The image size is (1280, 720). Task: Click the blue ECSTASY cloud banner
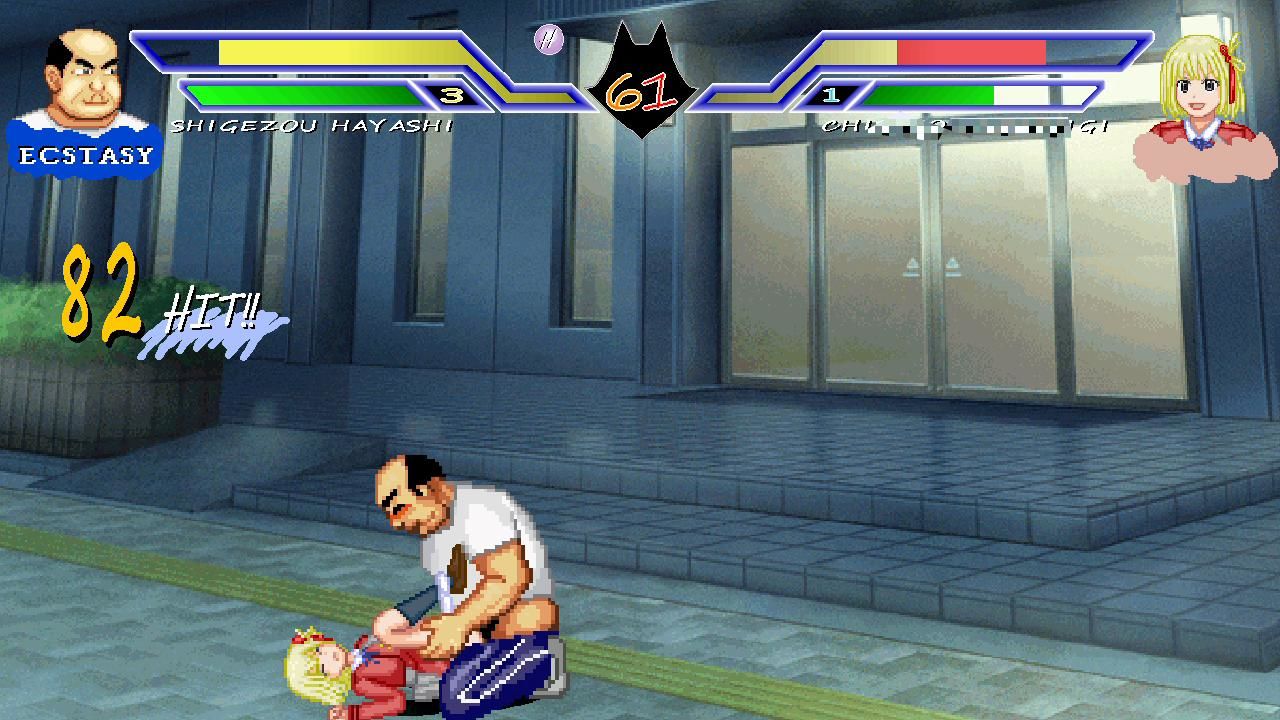pyautogui.click(x=85, y=153)
